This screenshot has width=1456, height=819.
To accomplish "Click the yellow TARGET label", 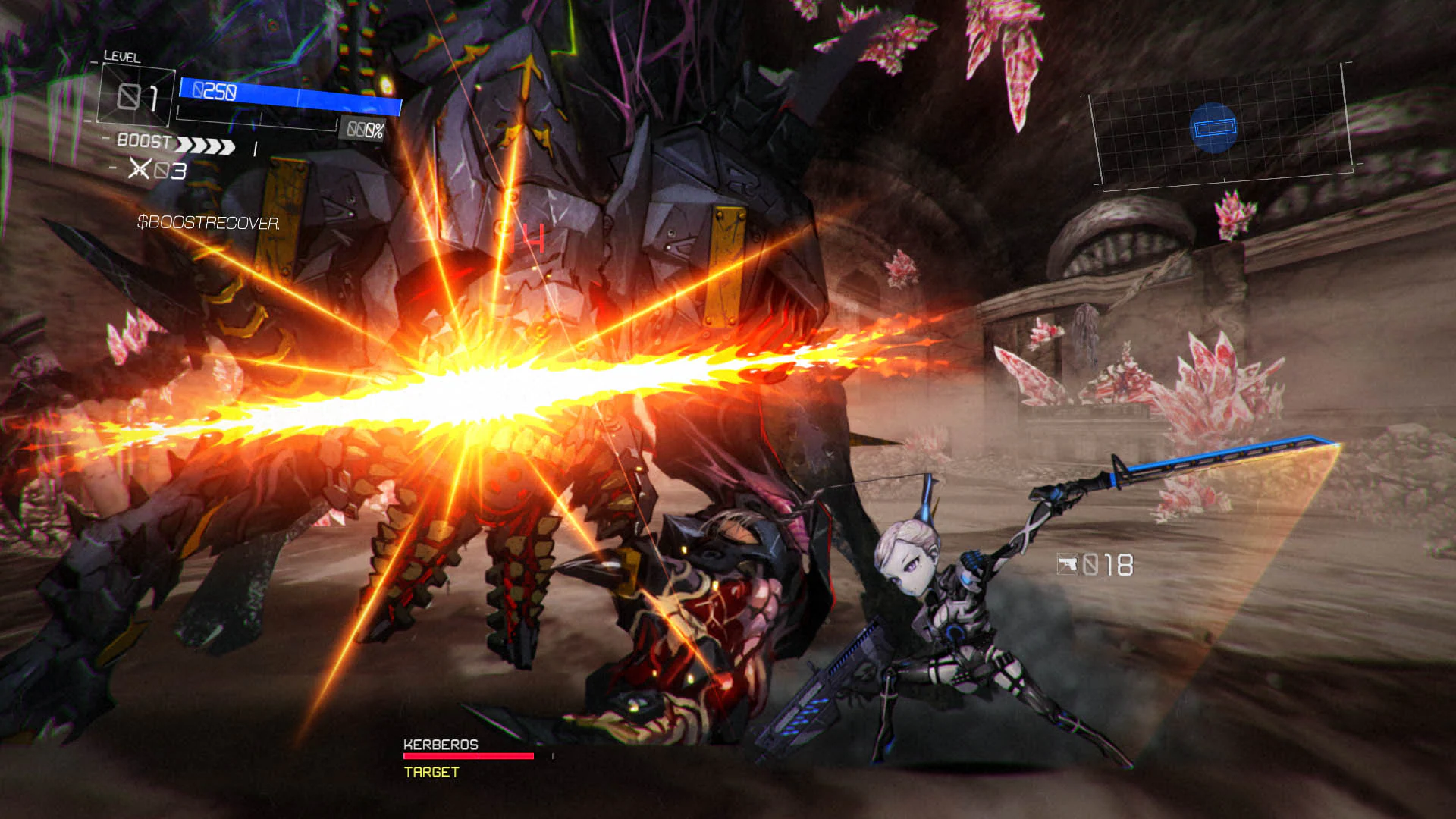I will [x=430, y=773].
